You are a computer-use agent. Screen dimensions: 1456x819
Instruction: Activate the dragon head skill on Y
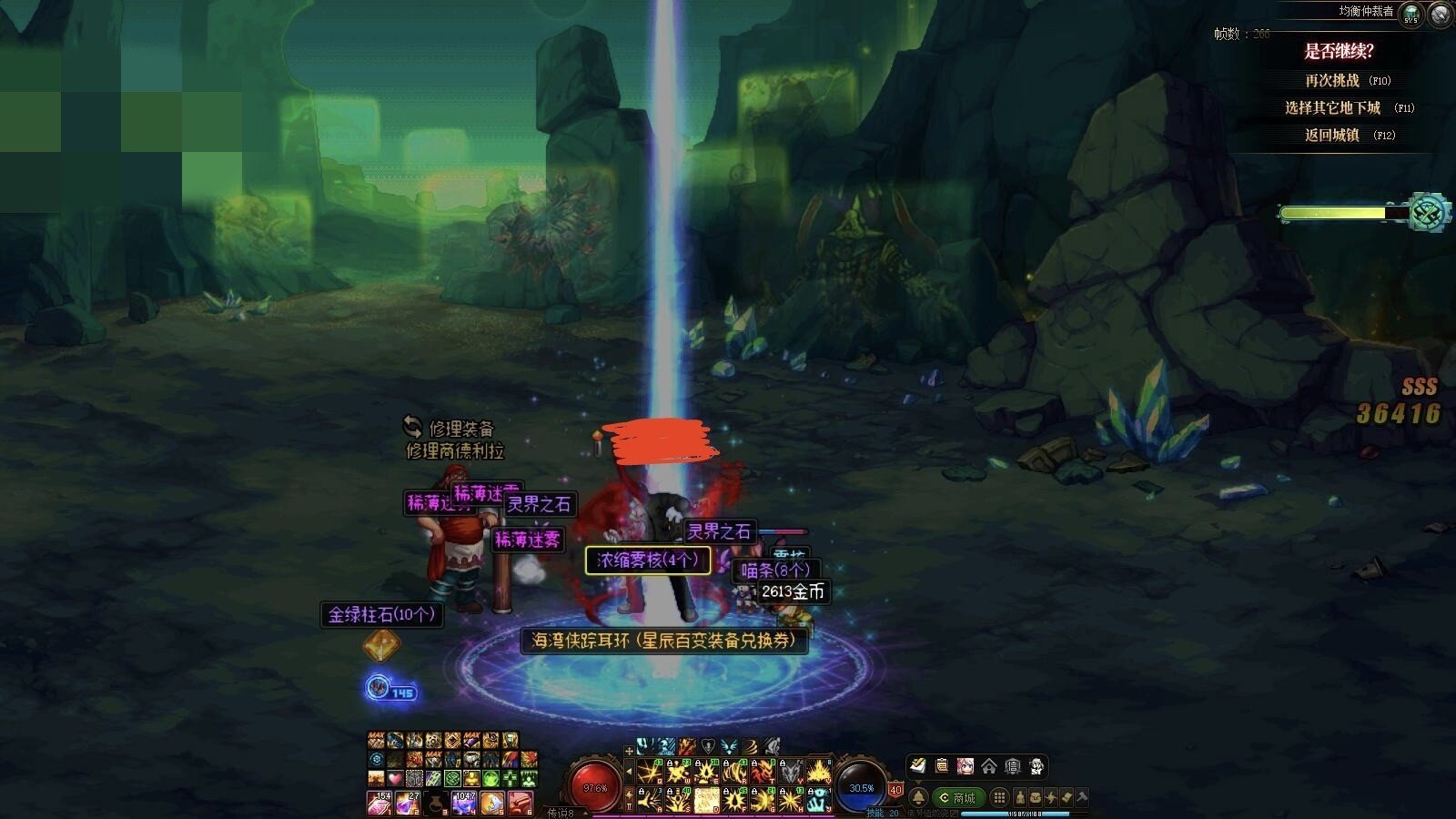791,773
